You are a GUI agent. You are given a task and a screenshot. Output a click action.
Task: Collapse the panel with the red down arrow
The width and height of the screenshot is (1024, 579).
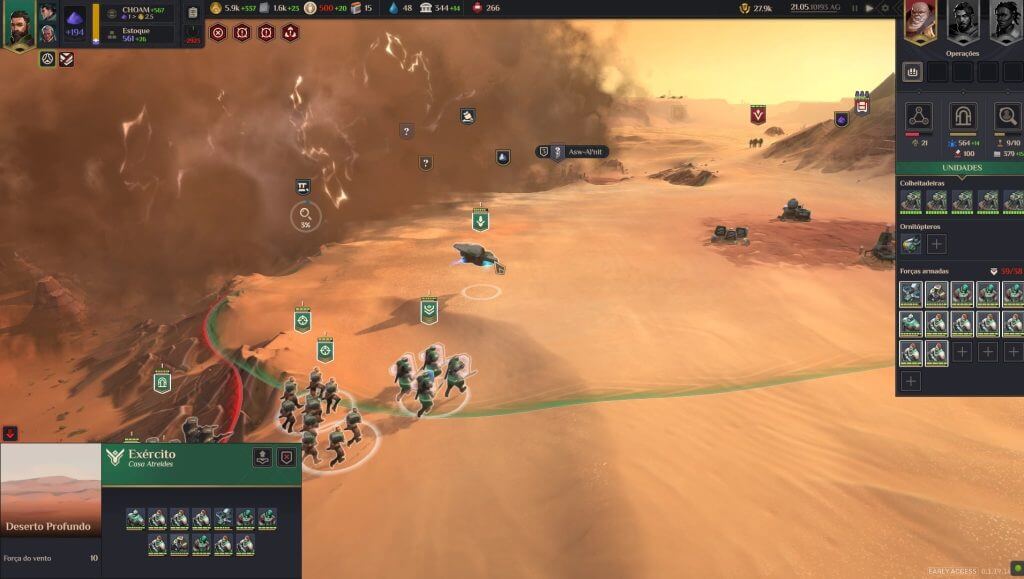[10, 433]
